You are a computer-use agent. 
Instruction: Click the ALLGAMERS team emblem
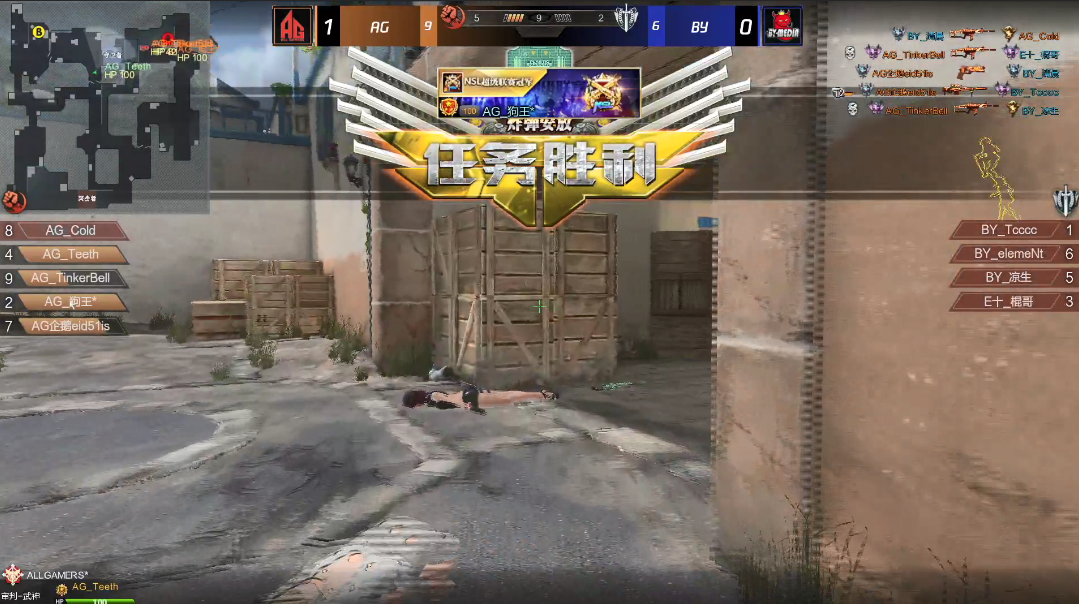tap(13, 574)
